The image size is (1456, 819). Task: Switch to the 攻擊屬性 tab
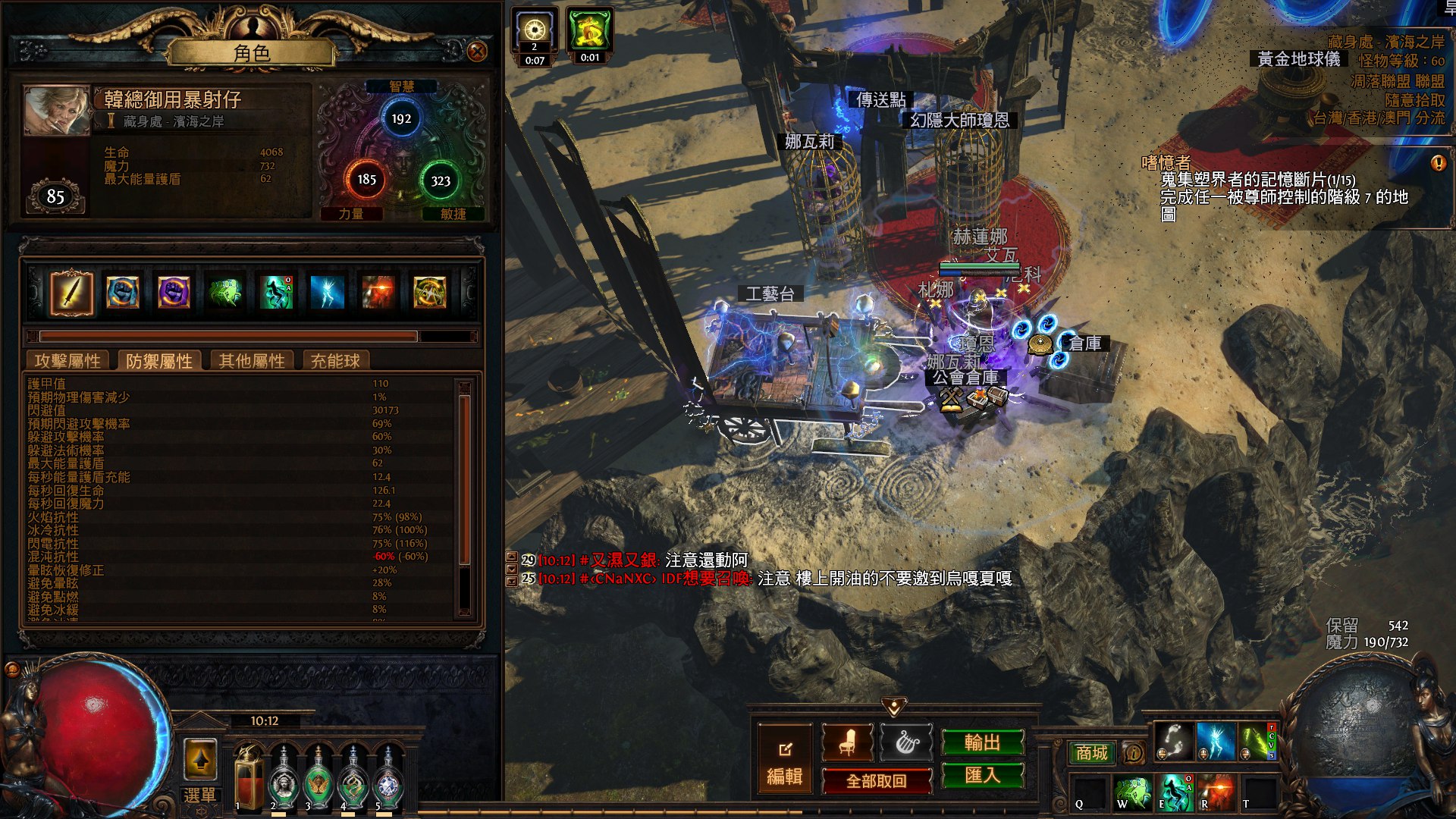67,361
